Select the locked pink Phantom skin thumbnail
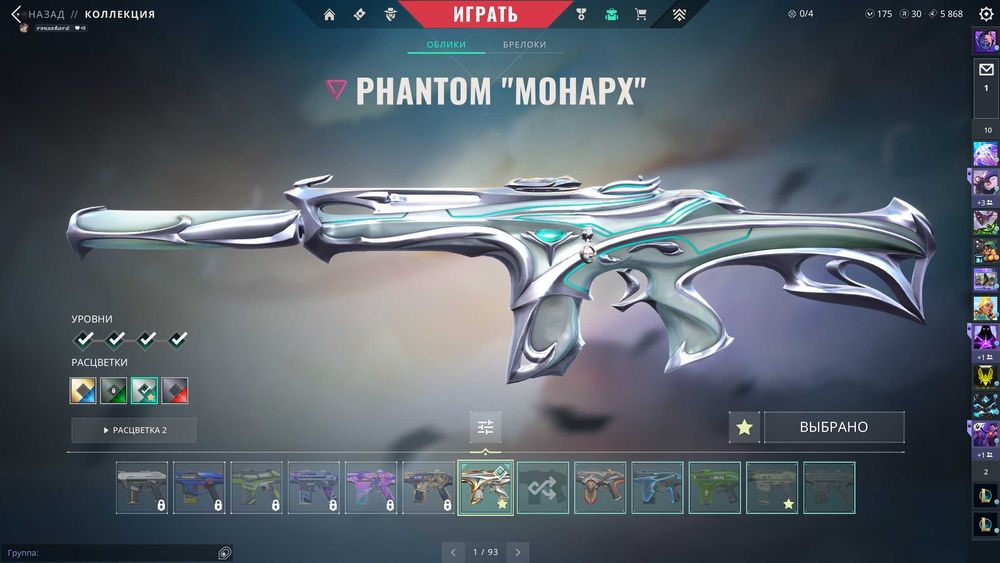Screen dimensions: 1000x563 [371, 487]
